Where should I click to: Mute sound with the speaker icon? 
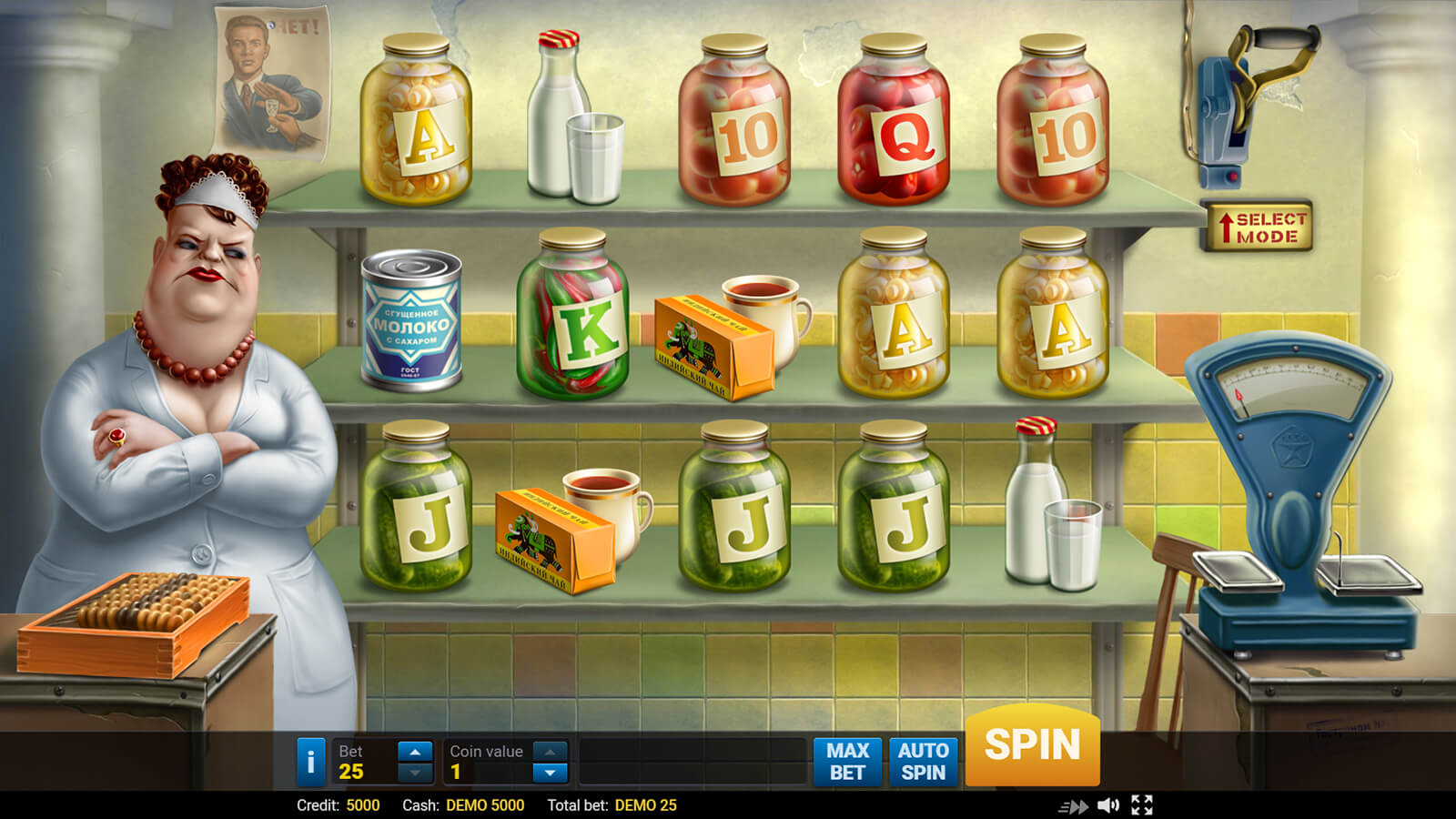1107,805
